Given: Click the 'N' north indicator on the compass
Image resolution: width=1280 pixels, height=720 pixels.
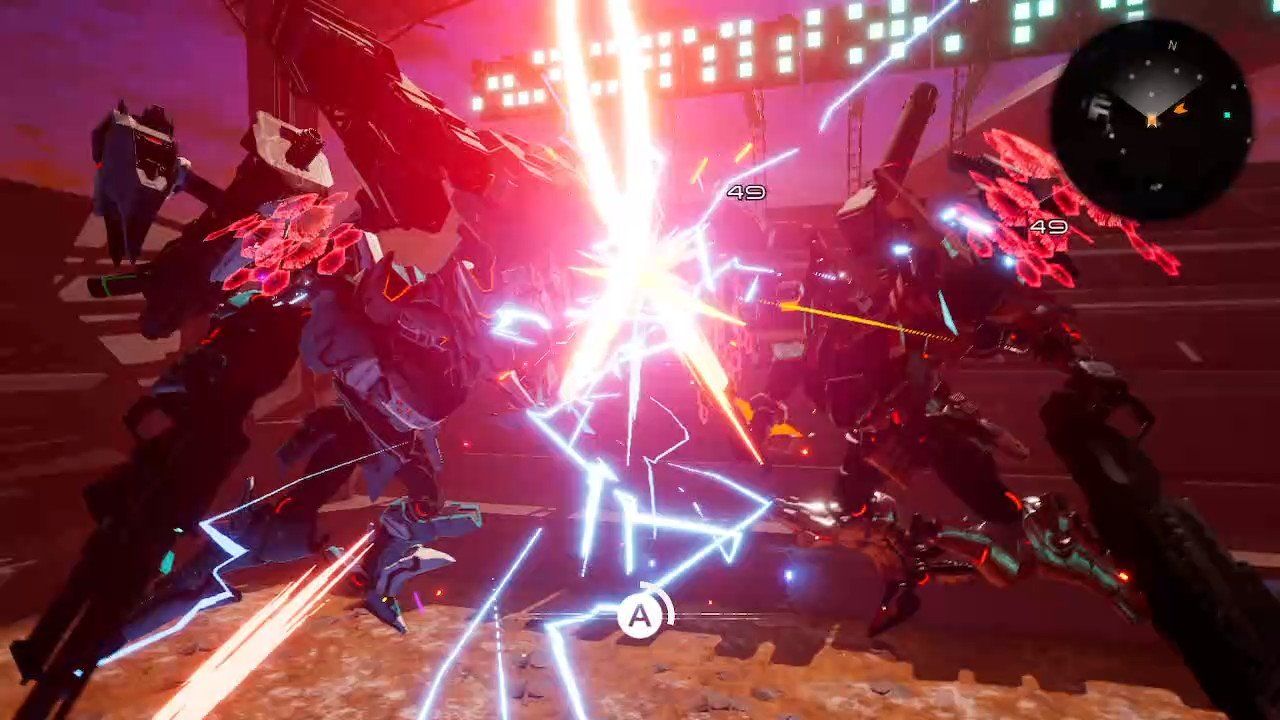Looking at the screenshot, I should [1172, 45].
